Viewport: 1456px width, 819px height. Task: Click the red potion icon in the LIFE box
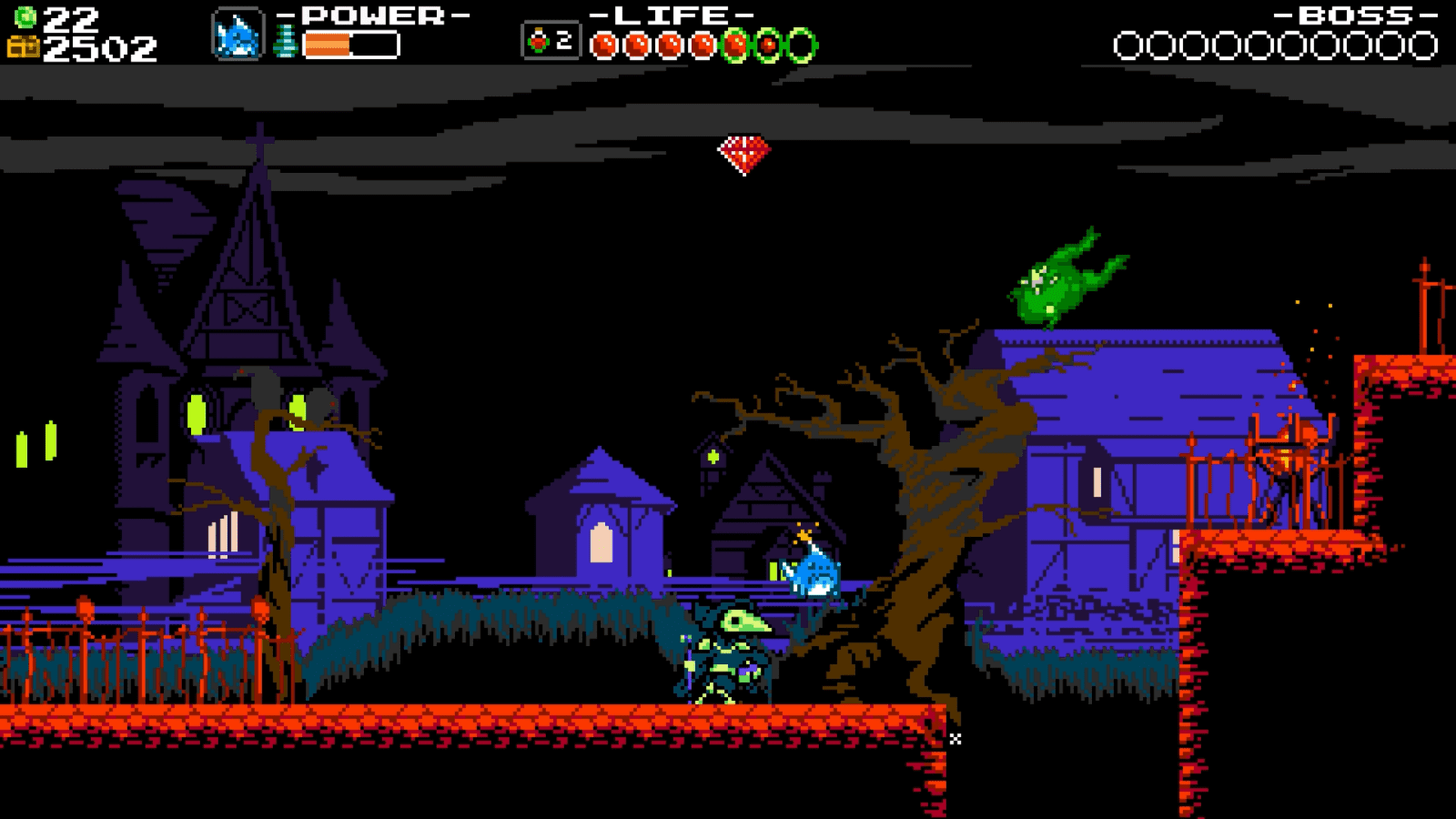click(x=539, y=41)
